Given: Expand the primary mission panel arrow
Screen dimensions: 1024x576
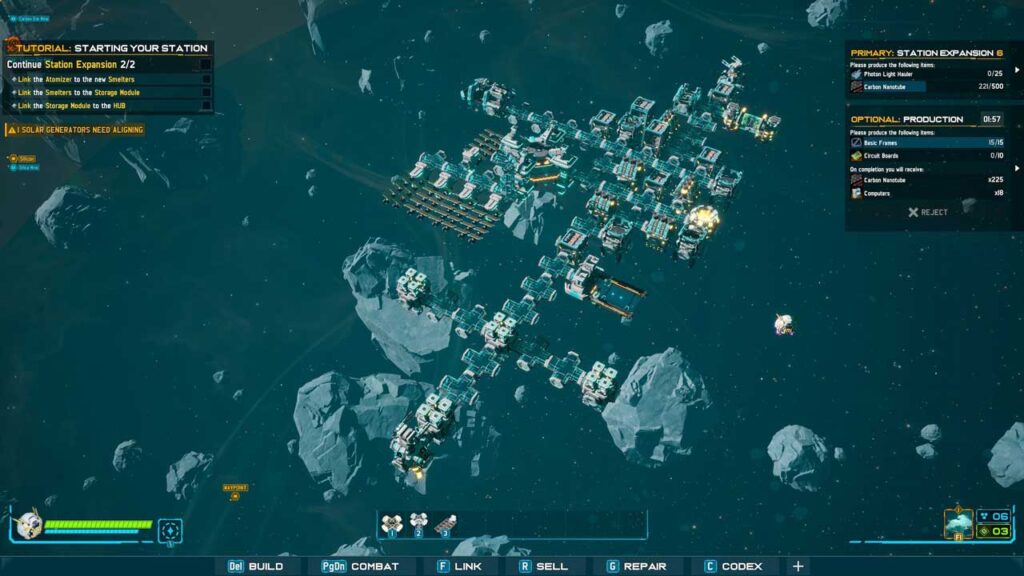Looking at the screenshot, I should point(1017,71).
